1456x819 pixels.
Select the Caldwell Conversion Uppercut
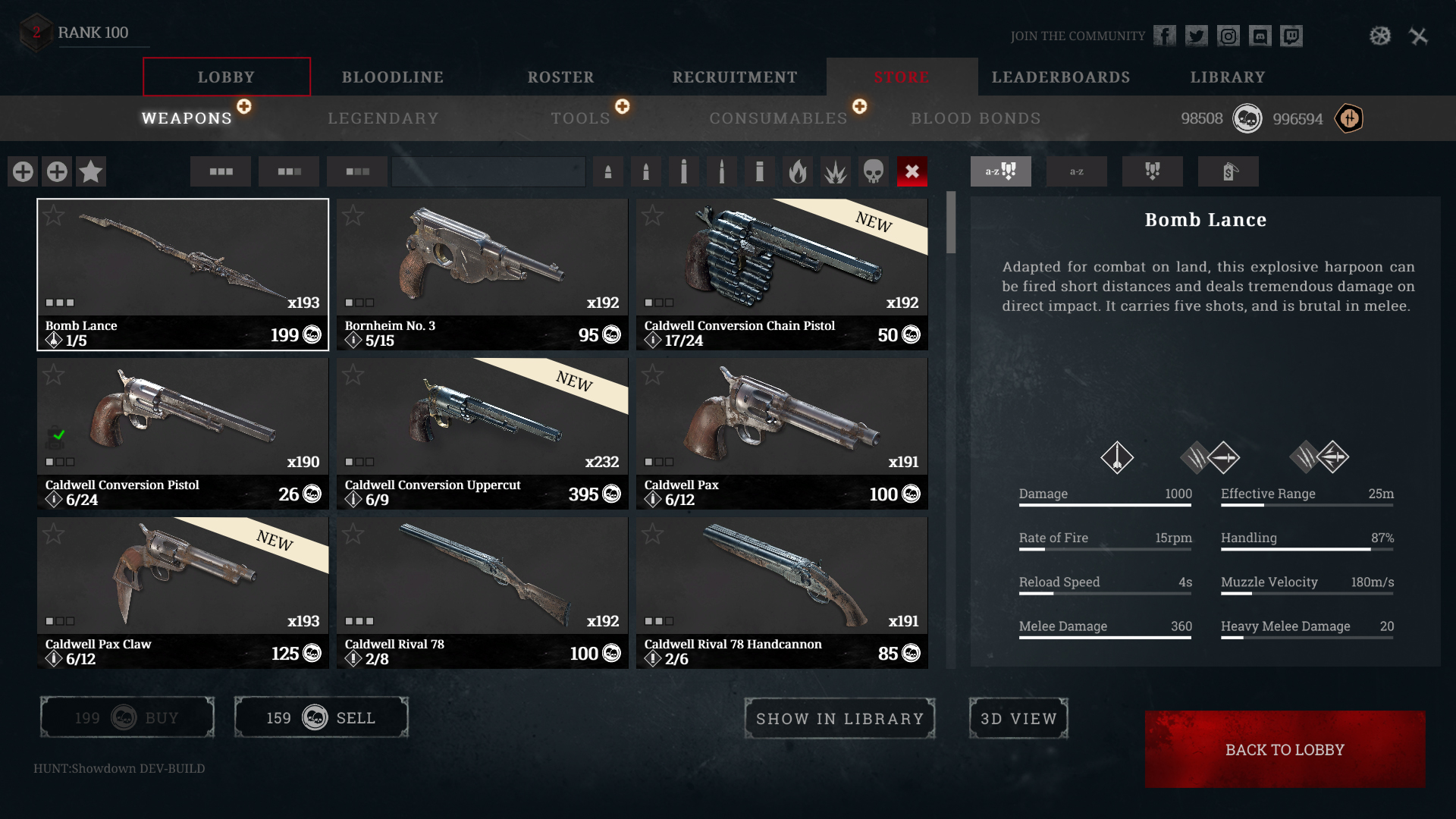(x=482, y=433)
